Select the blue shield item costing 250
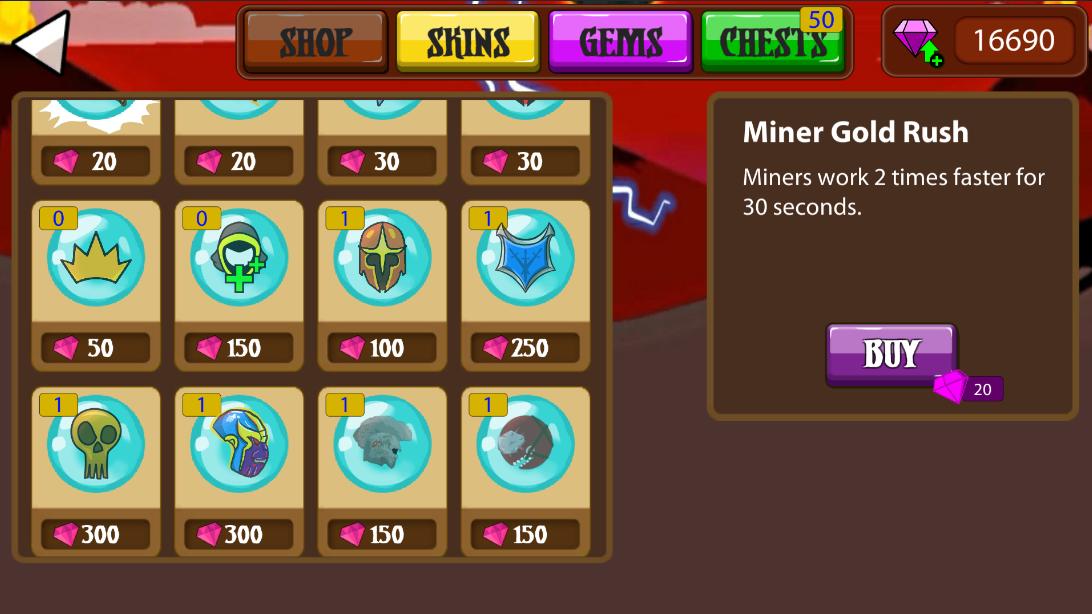 click(x=525, y=259)
